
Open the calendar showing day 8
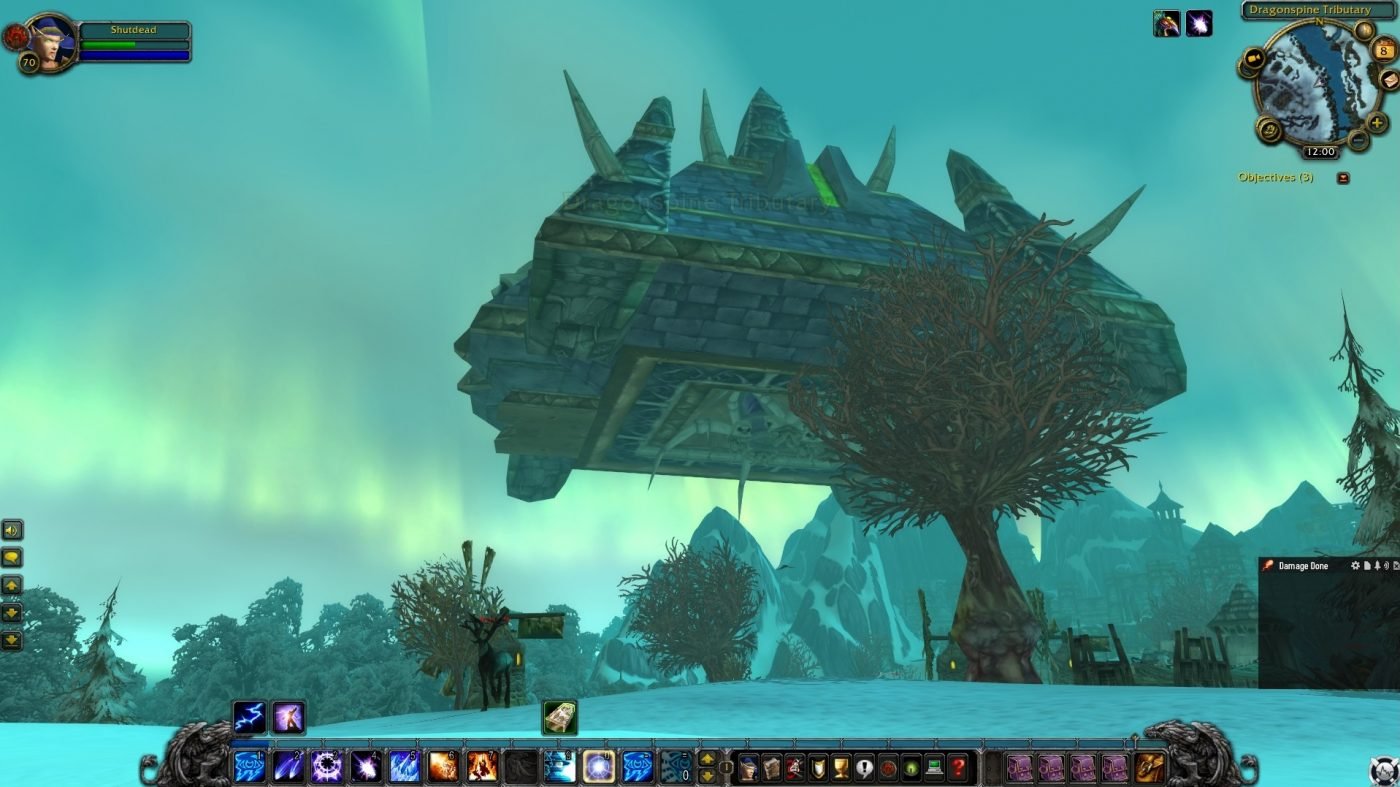point(1384,49)
